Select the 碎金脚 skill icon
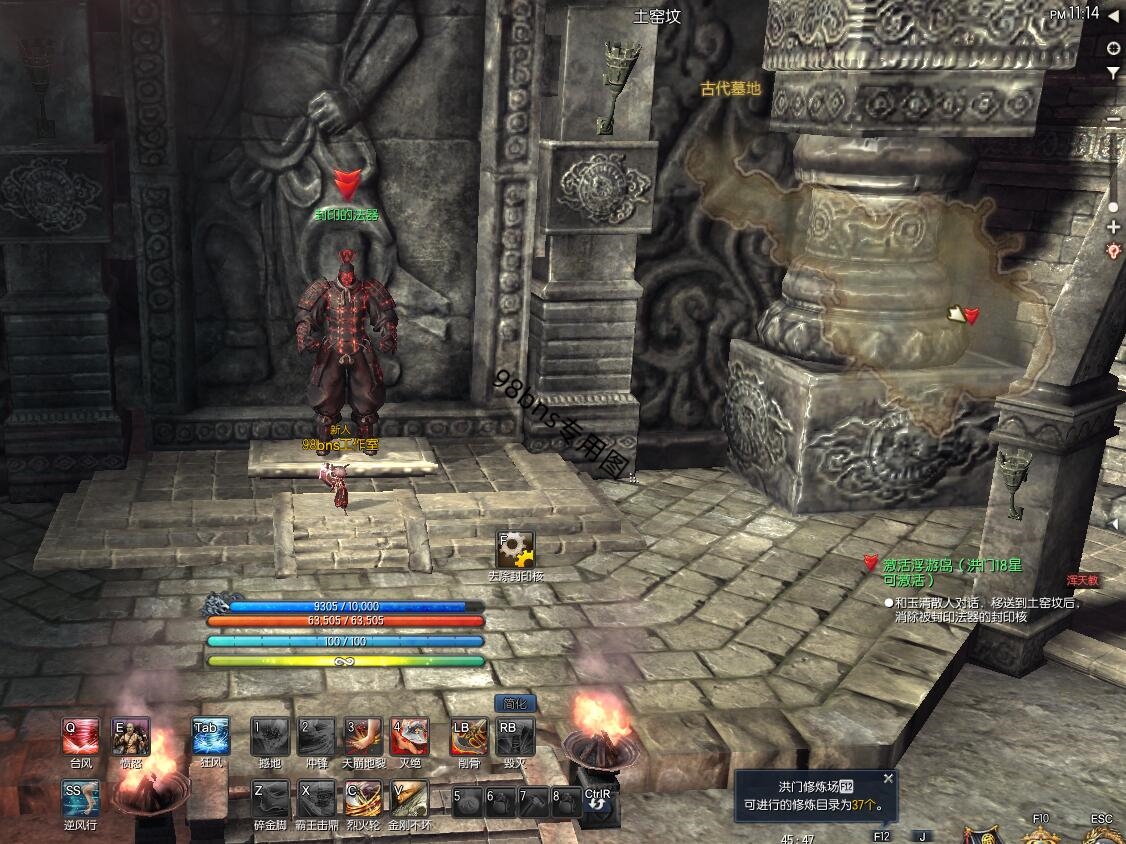1126x844 pixels. point(270,799)
